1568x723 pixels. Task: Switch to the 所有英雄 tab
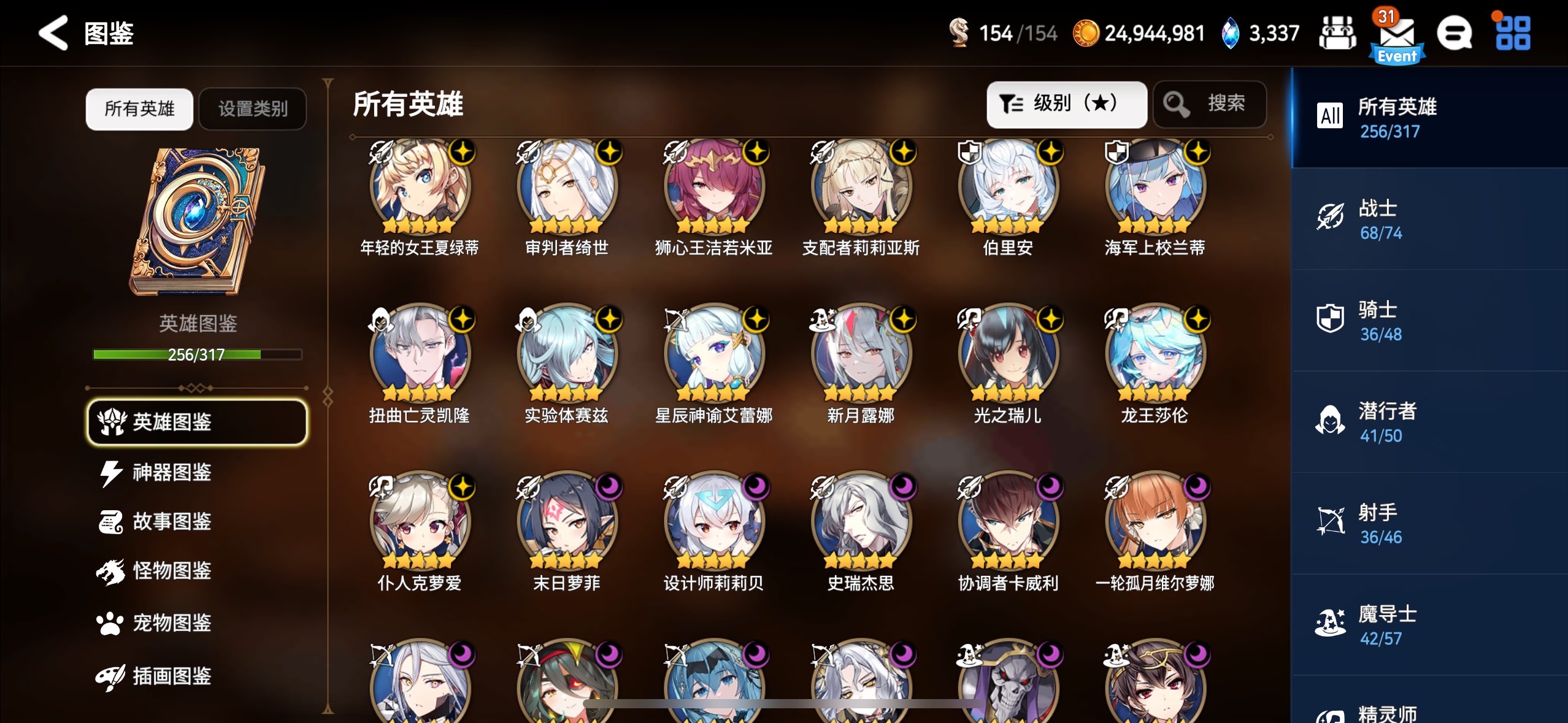click(x=139, y=109)
